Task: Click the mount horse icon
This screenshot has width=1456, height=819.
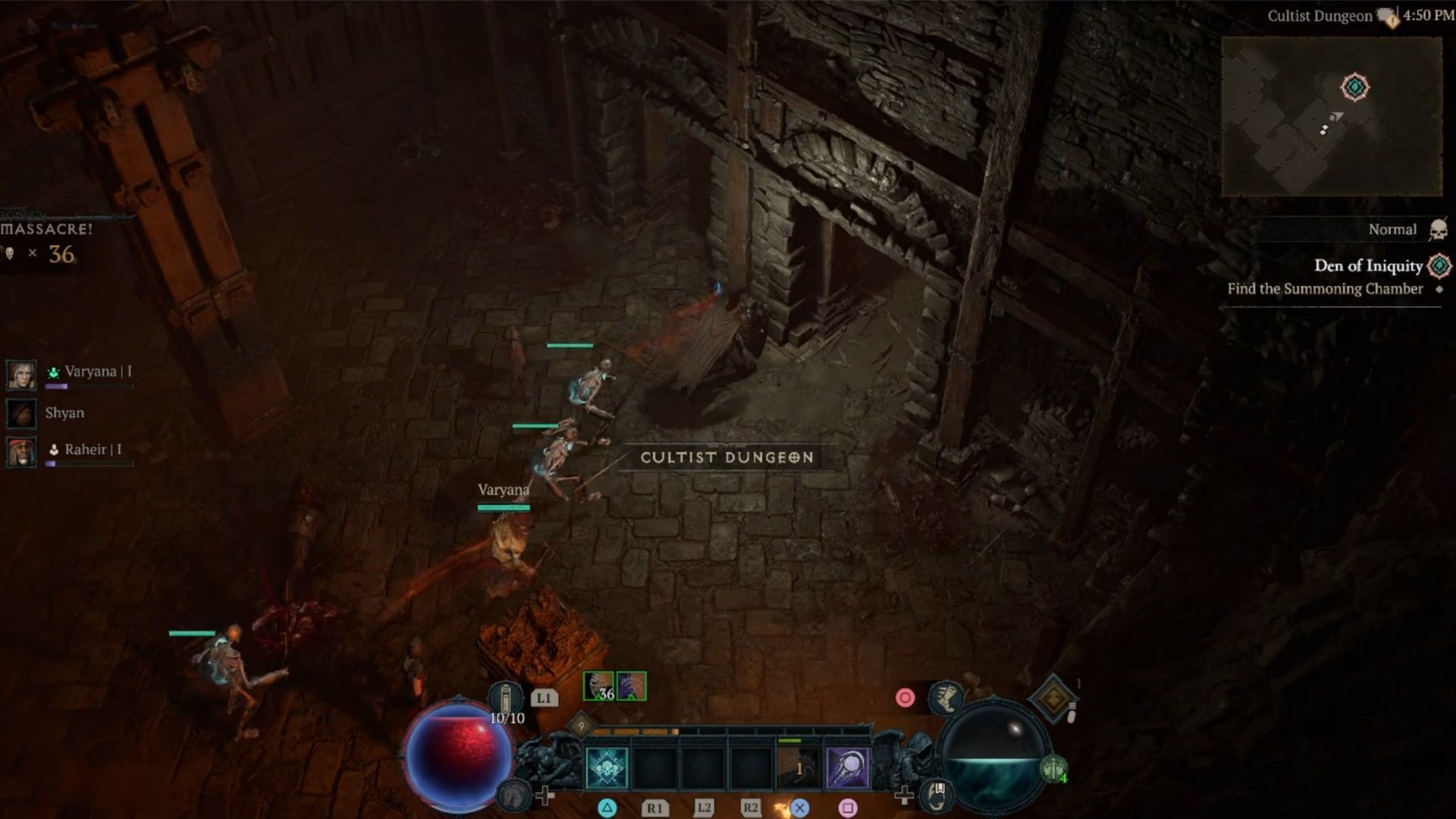Action: coord(515,795)
